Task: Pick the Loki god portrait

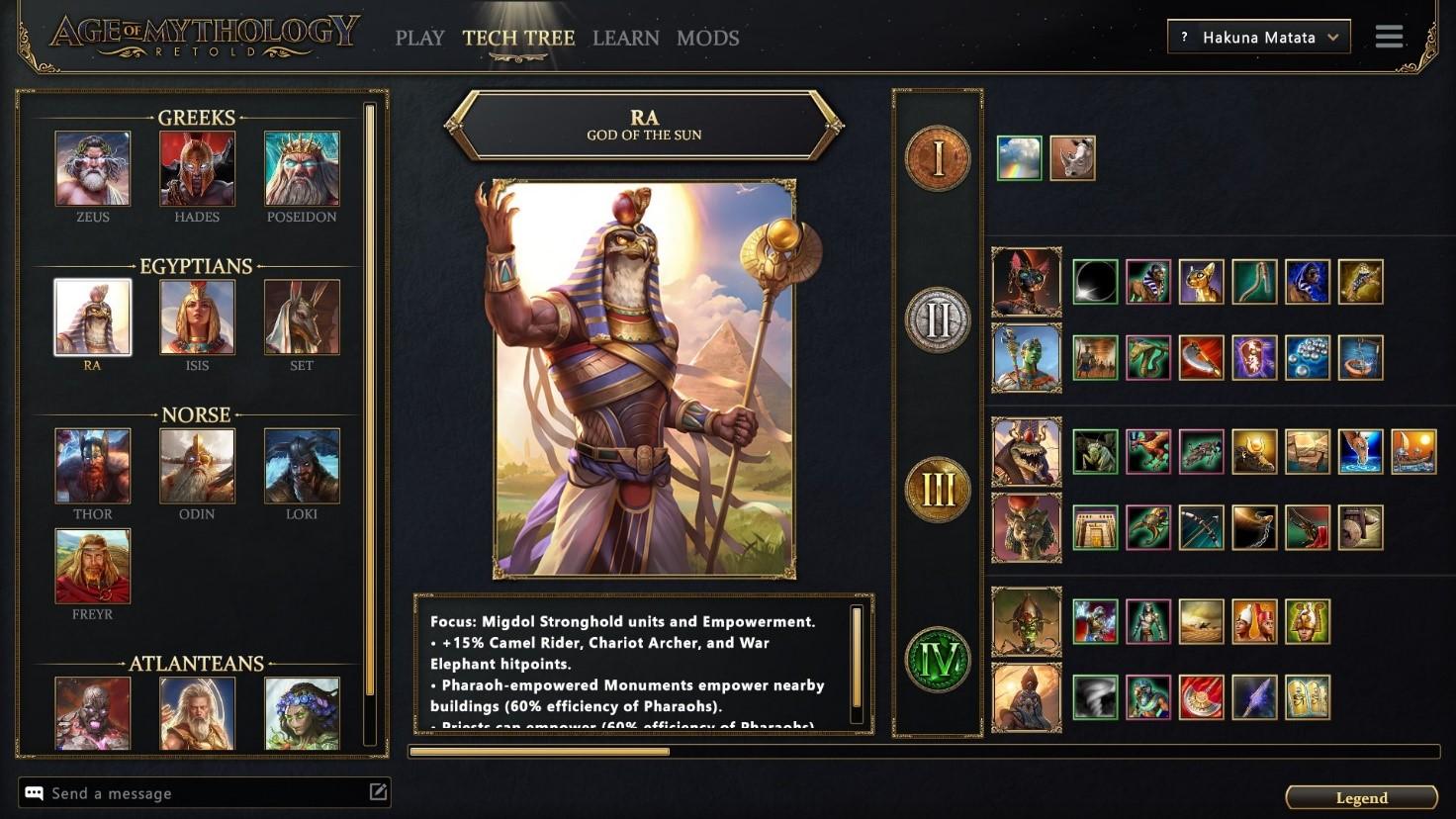Action: 302,466
